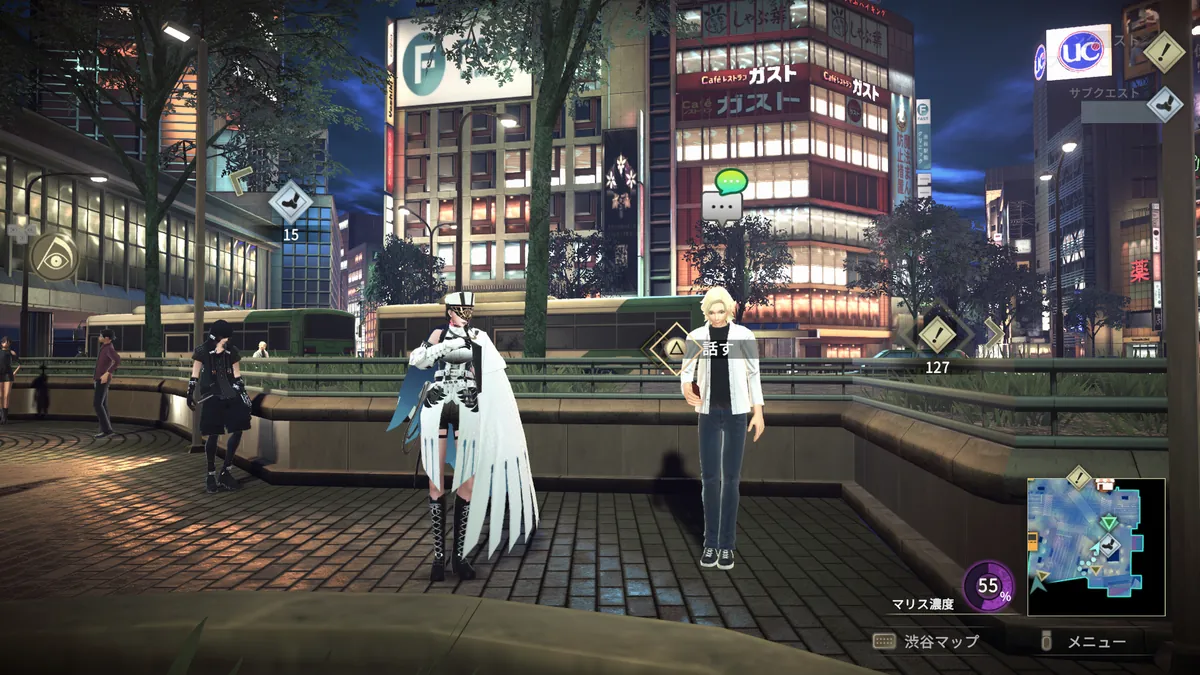This screenshot has height=675, width=1200.
Task: Select the shop marker on the minimap
Action: pyautogui.click(x=1105, y=486)
